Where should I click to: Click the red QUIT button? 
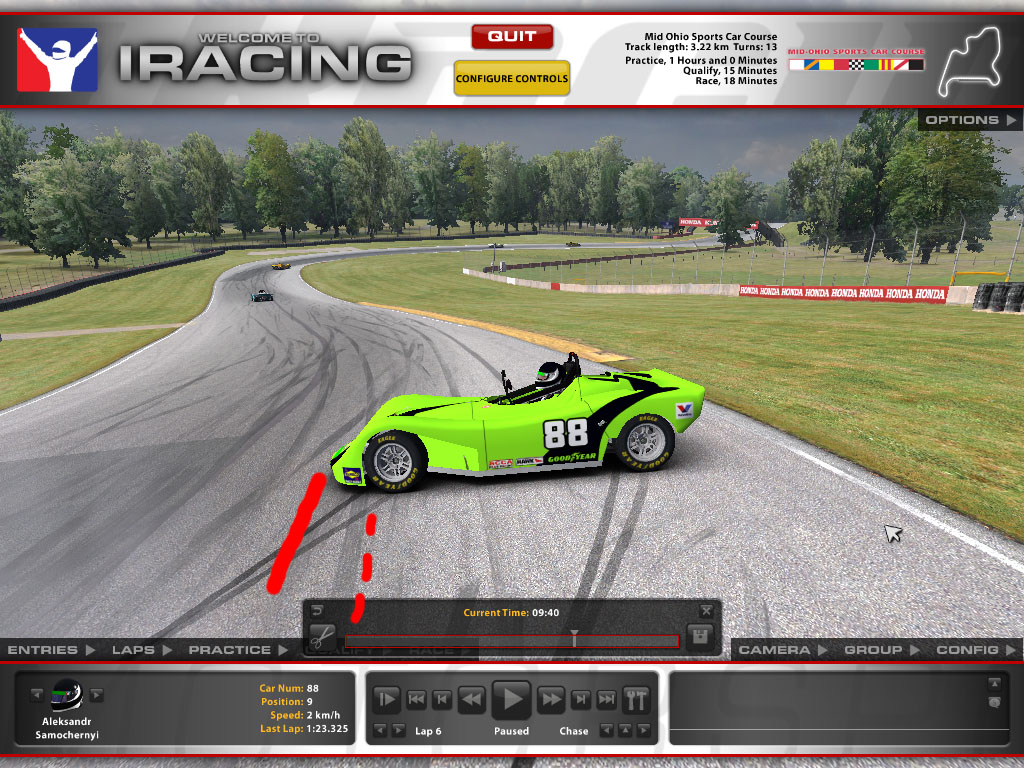pyautogui.click(x=512, y=37)
